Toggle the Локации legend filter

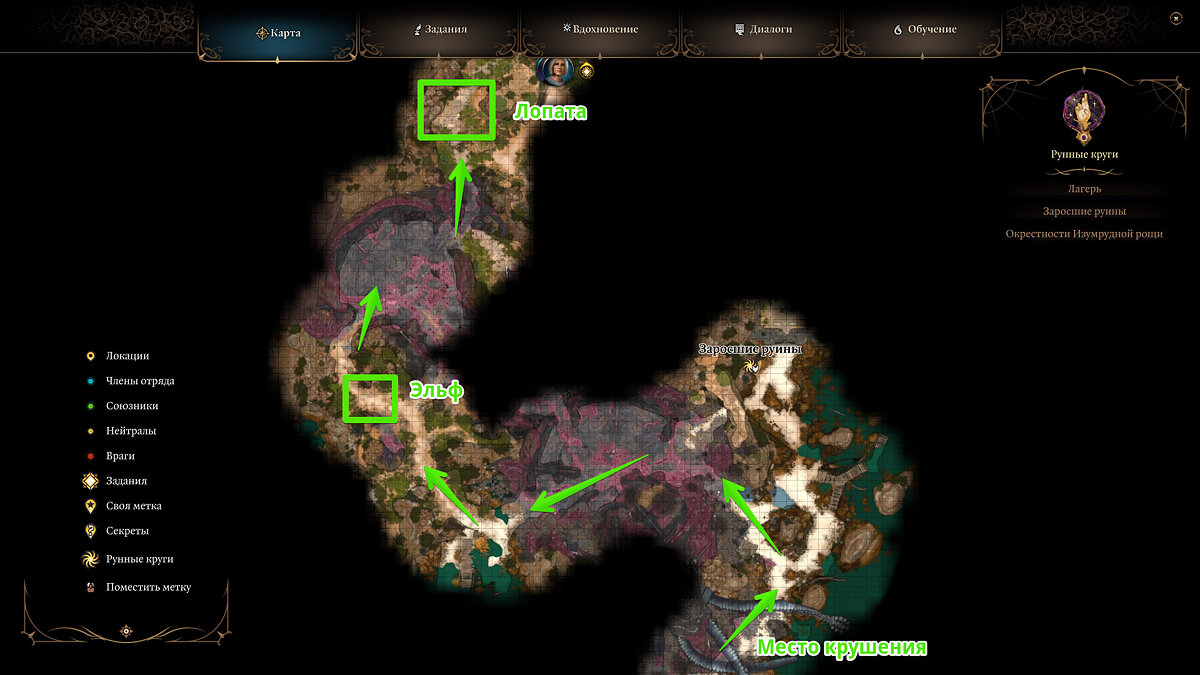127,356
